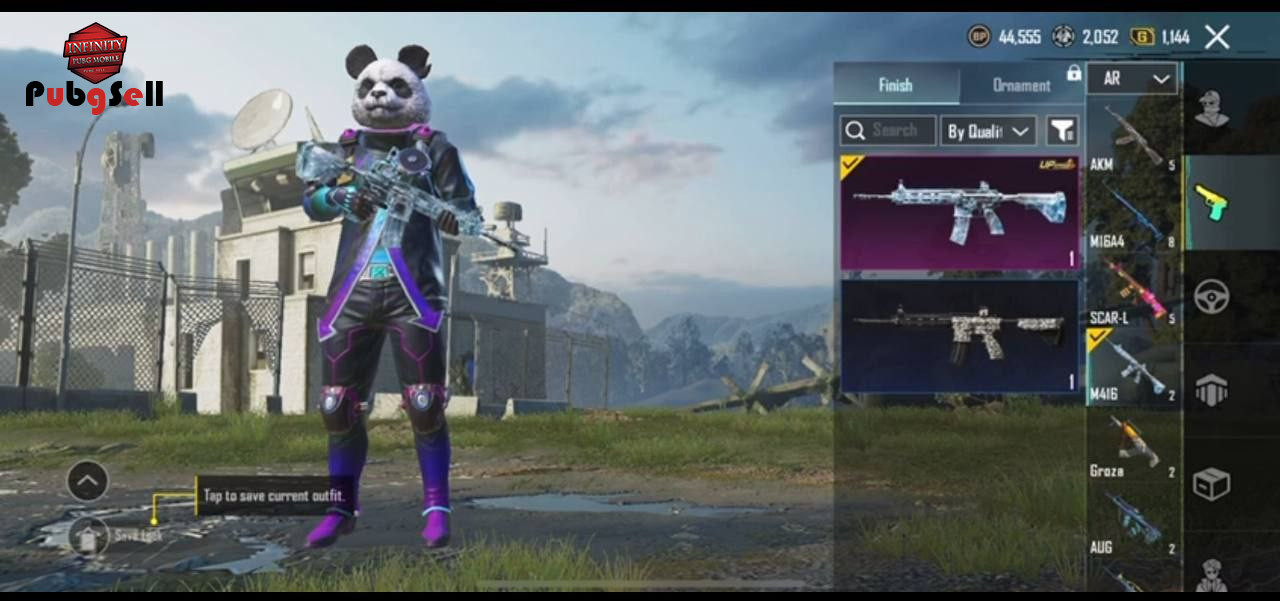Viewport: 1280px width, 601px height.
Task: Open the filter funnel button
Action: [1062, 131]
